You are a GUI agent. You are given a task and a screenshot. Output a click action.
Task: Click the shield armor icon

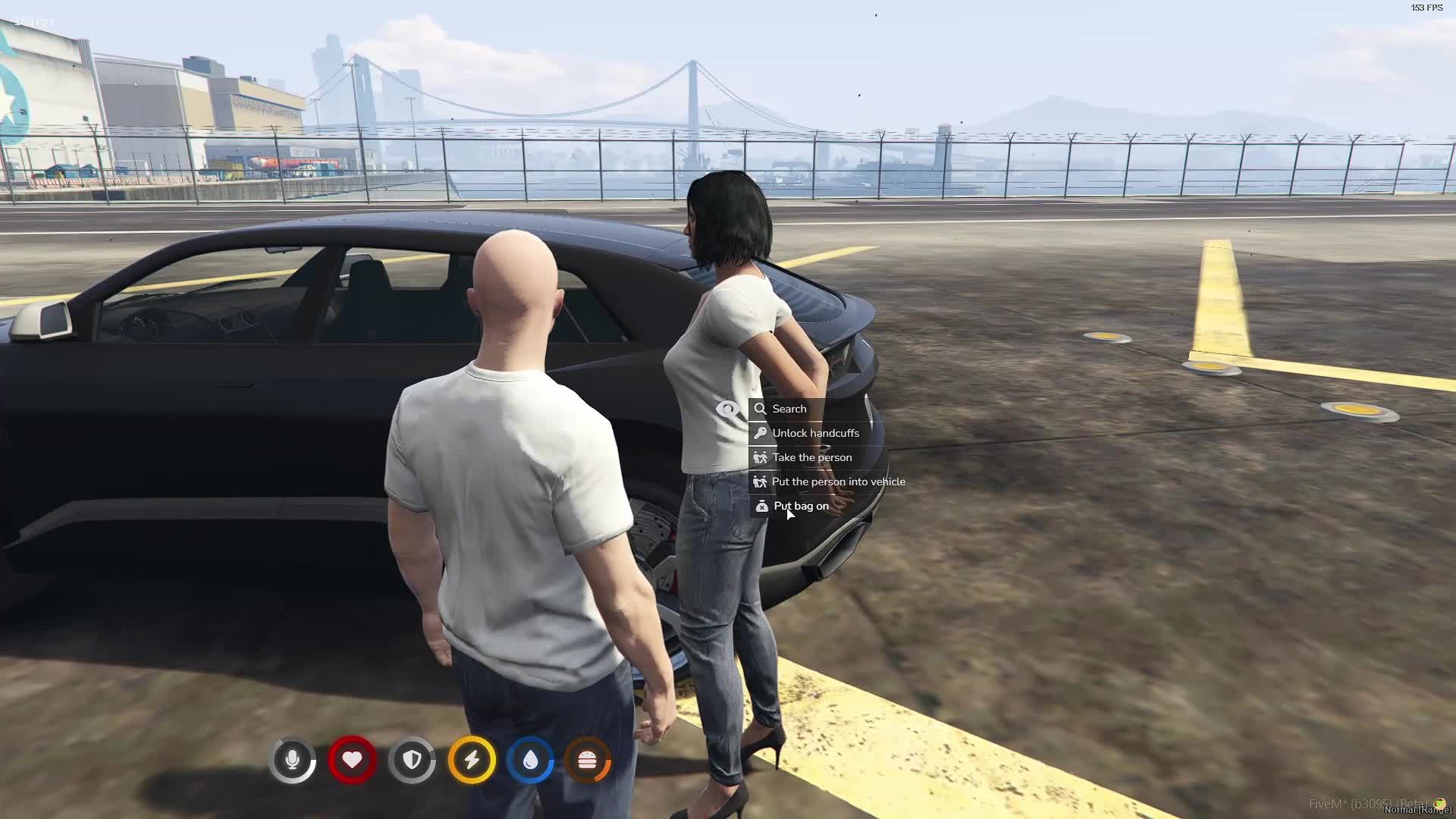(412, 759)
